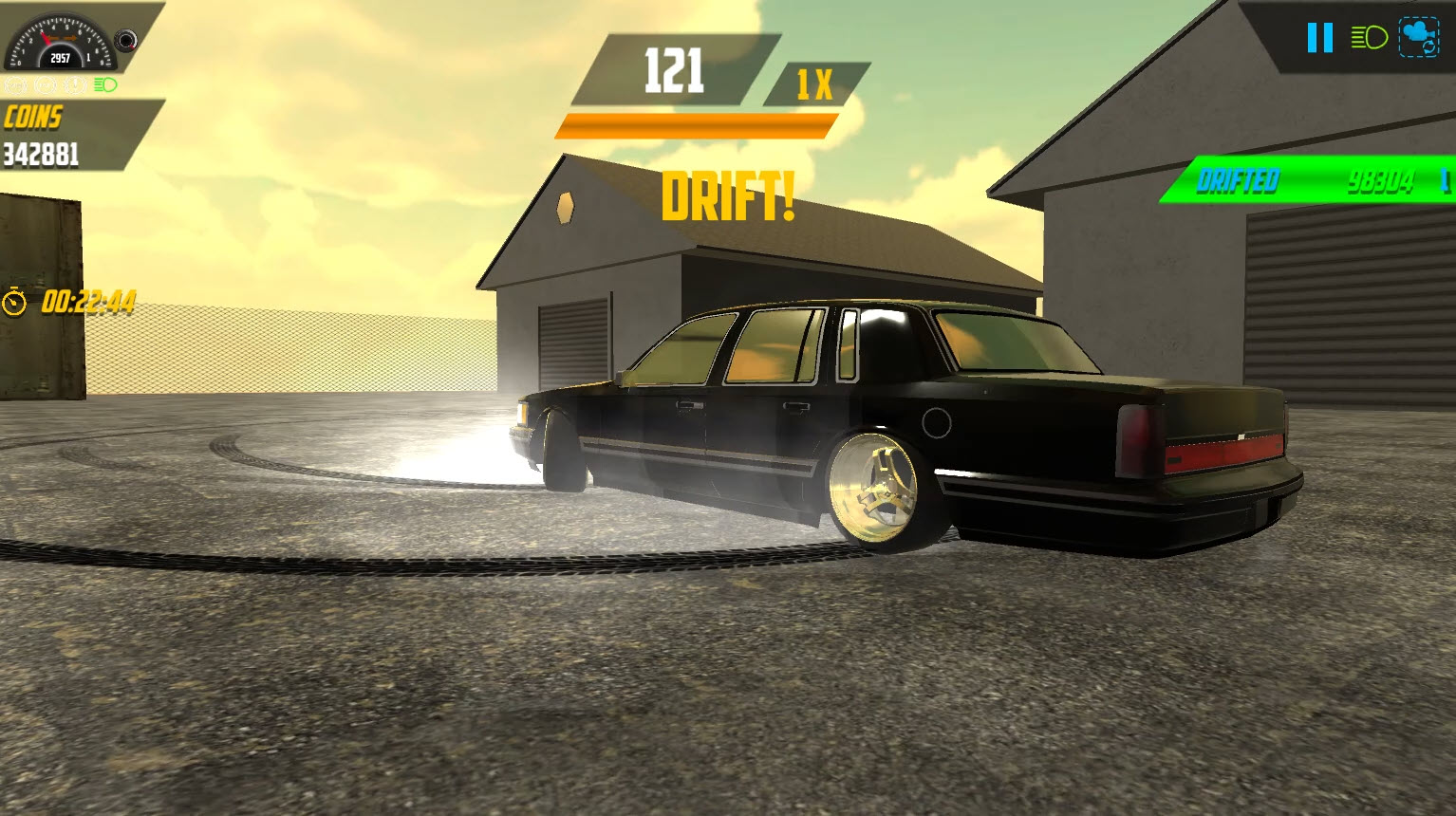Select the green headlight indicator under the gauge
Image resolution: width=1456 pixels, height=816 pixels.
(x=106, y=84)
